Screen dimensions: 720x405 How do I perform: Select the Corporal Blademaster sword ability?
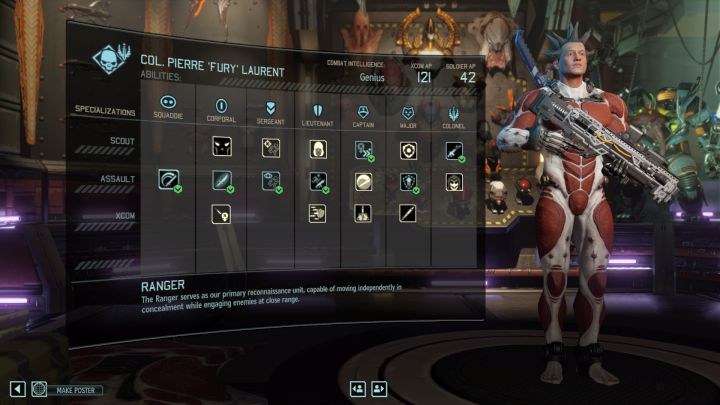pos(221,181)
